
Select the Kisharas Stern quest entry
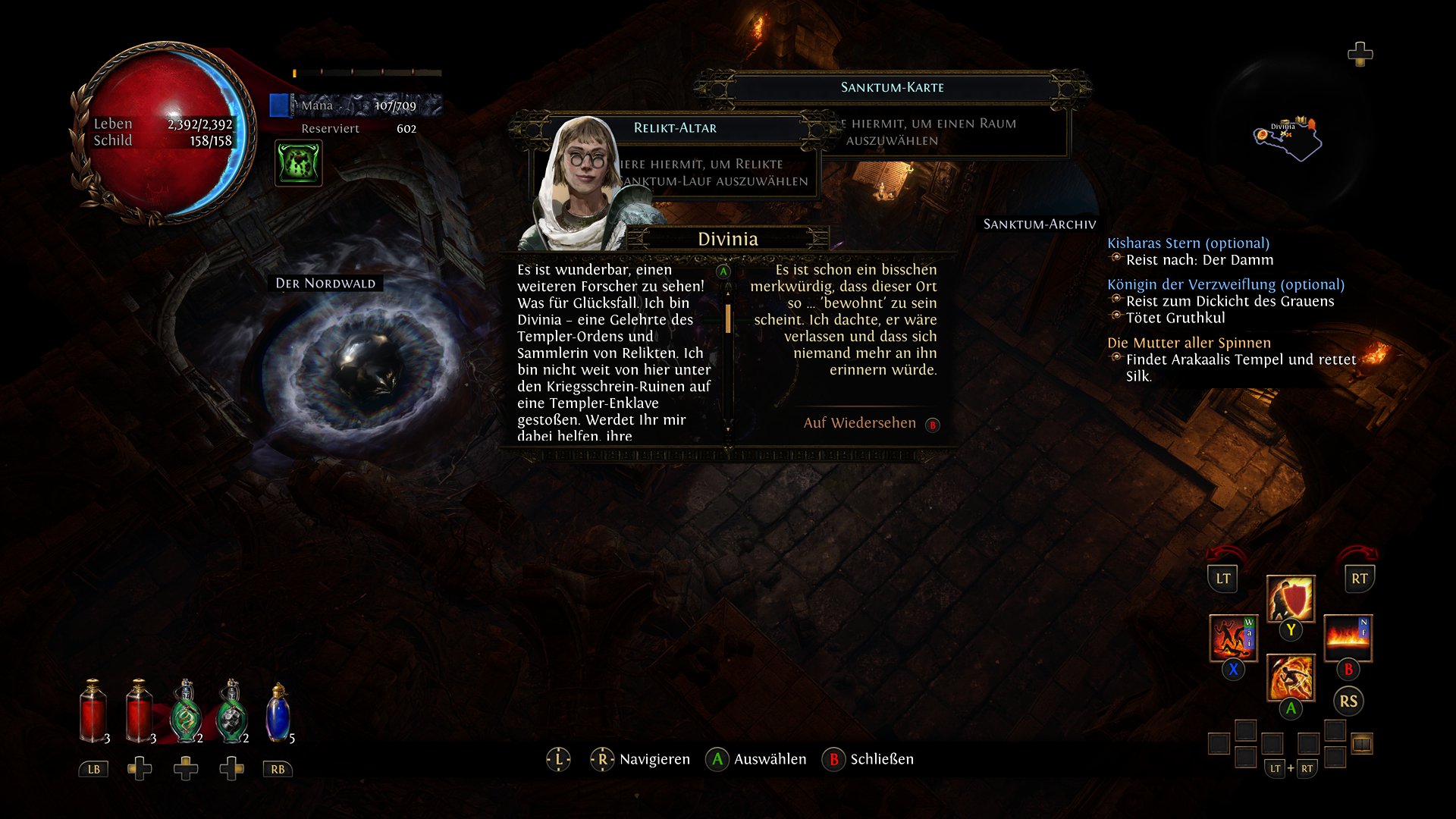(1188, 243)
